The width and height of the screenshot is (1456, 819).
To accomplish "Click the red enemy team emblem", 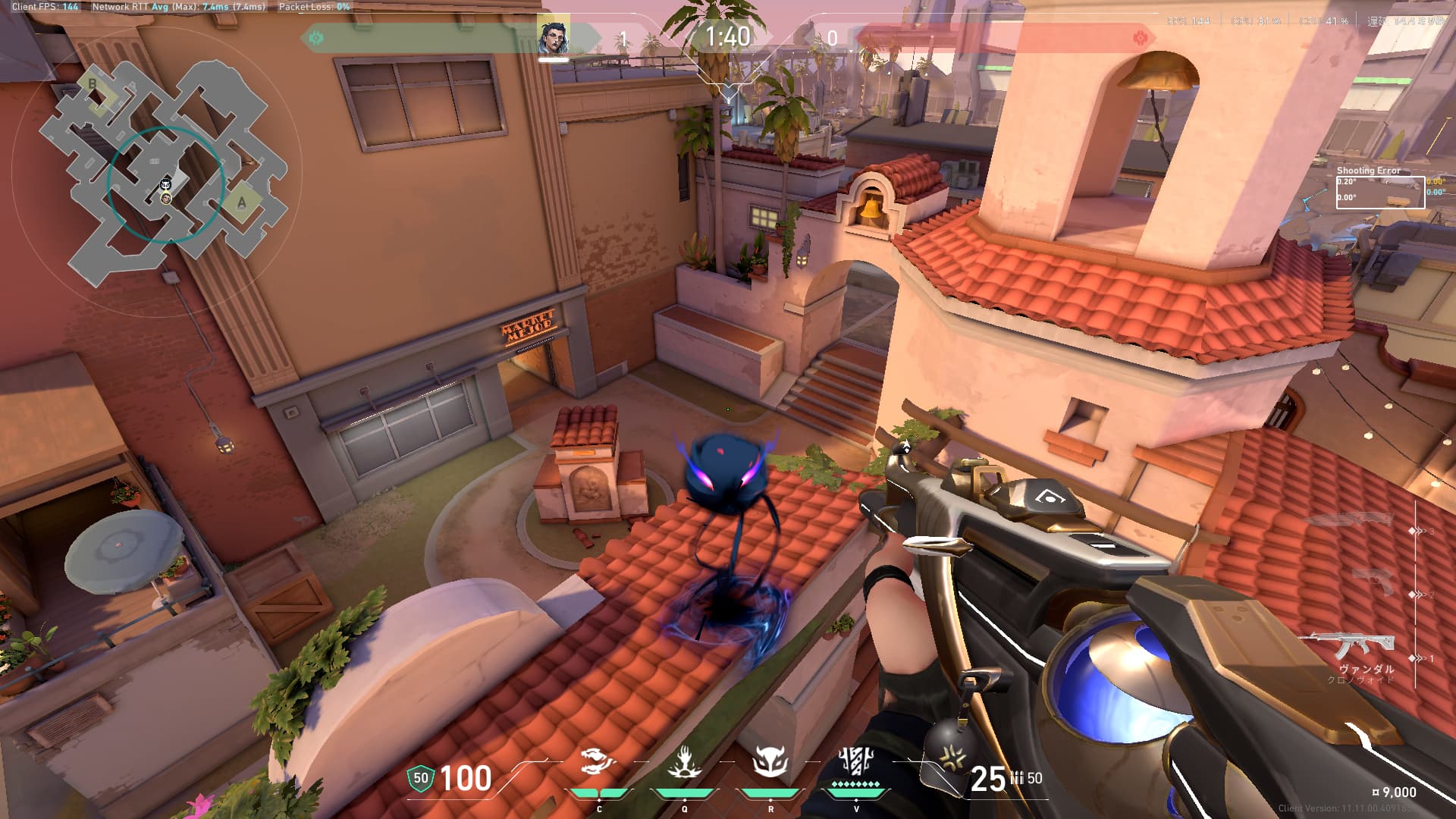I will coord(1139,38).
